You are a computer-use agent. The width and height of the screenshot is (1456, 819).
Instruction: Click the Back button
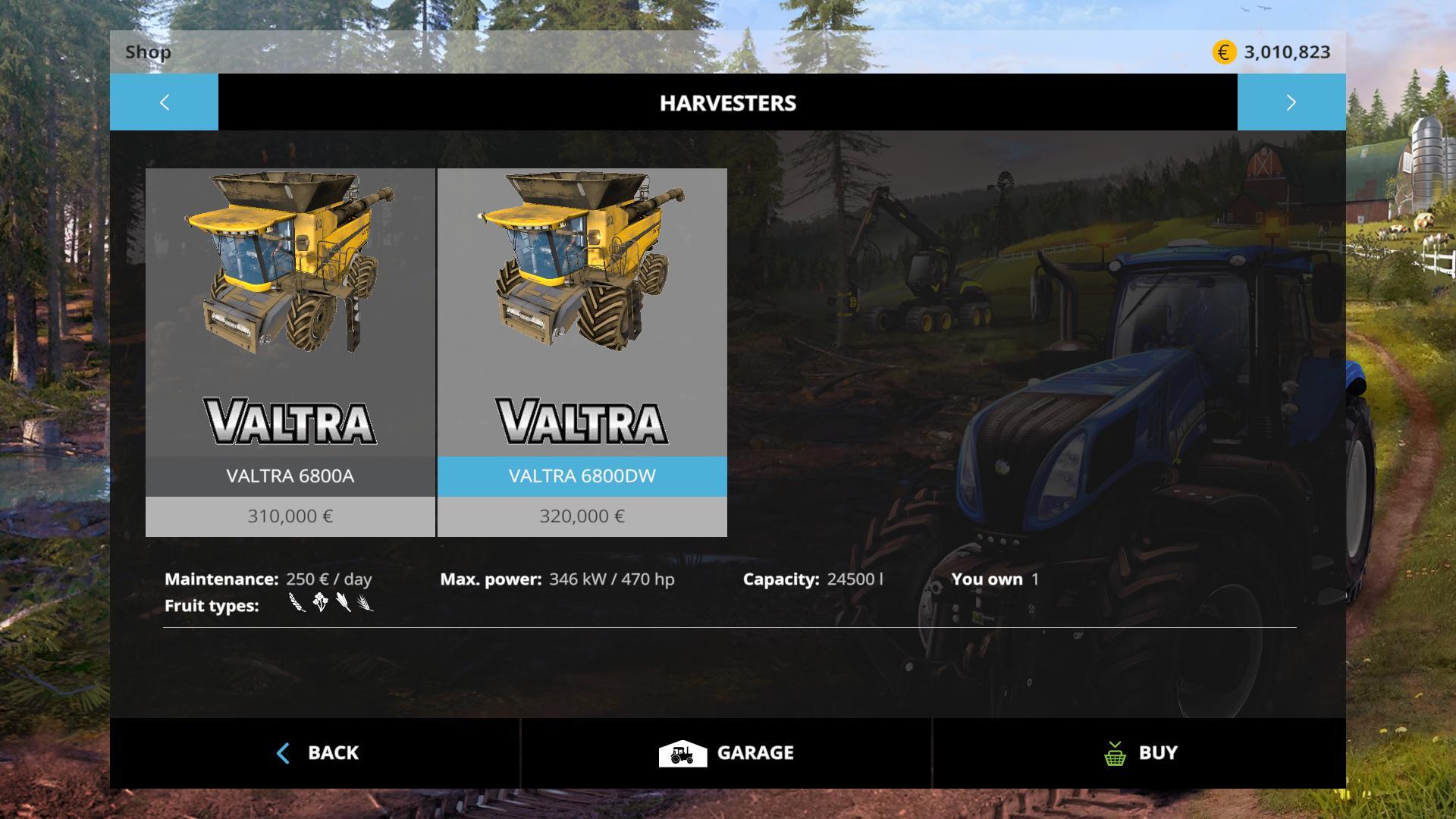pyautogui.click(x=315, y=753)
